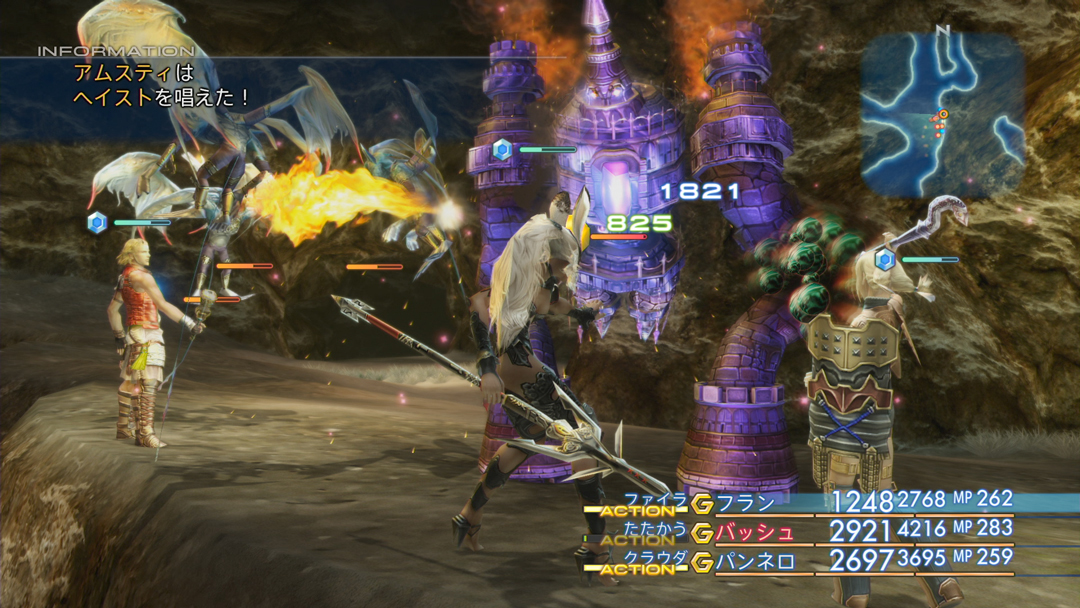Click the gambit G icon beside バッシュ

702,532
